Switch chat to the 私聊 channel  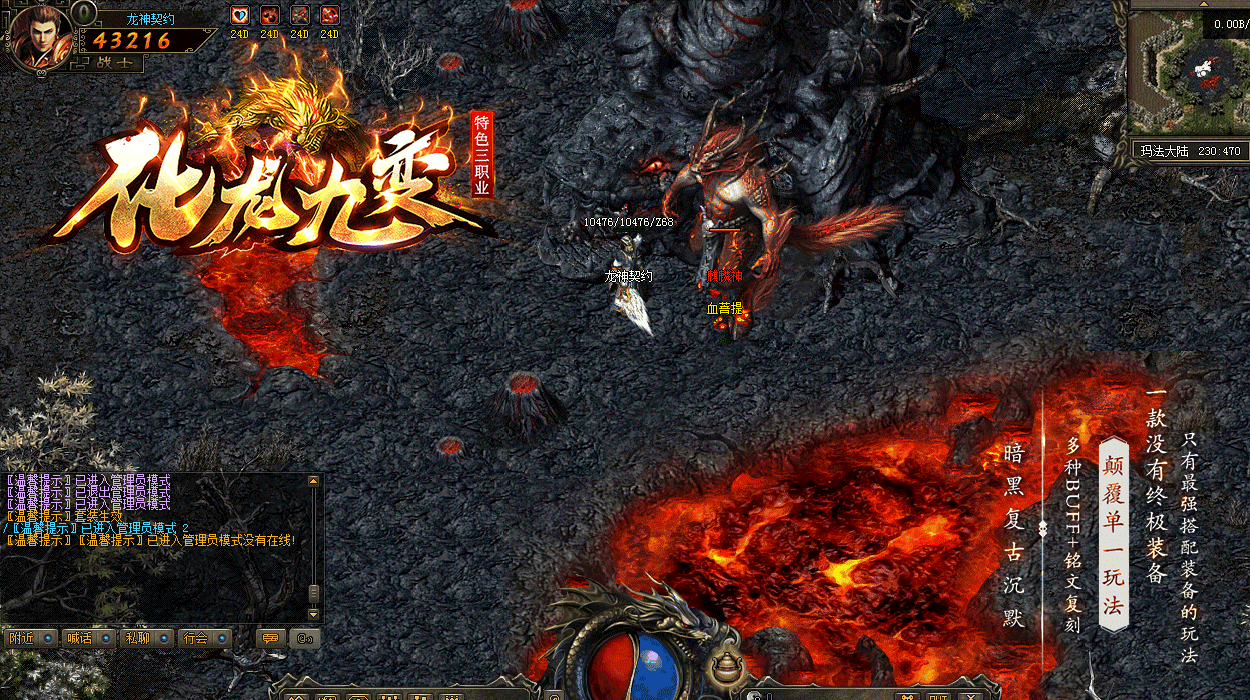146,638
